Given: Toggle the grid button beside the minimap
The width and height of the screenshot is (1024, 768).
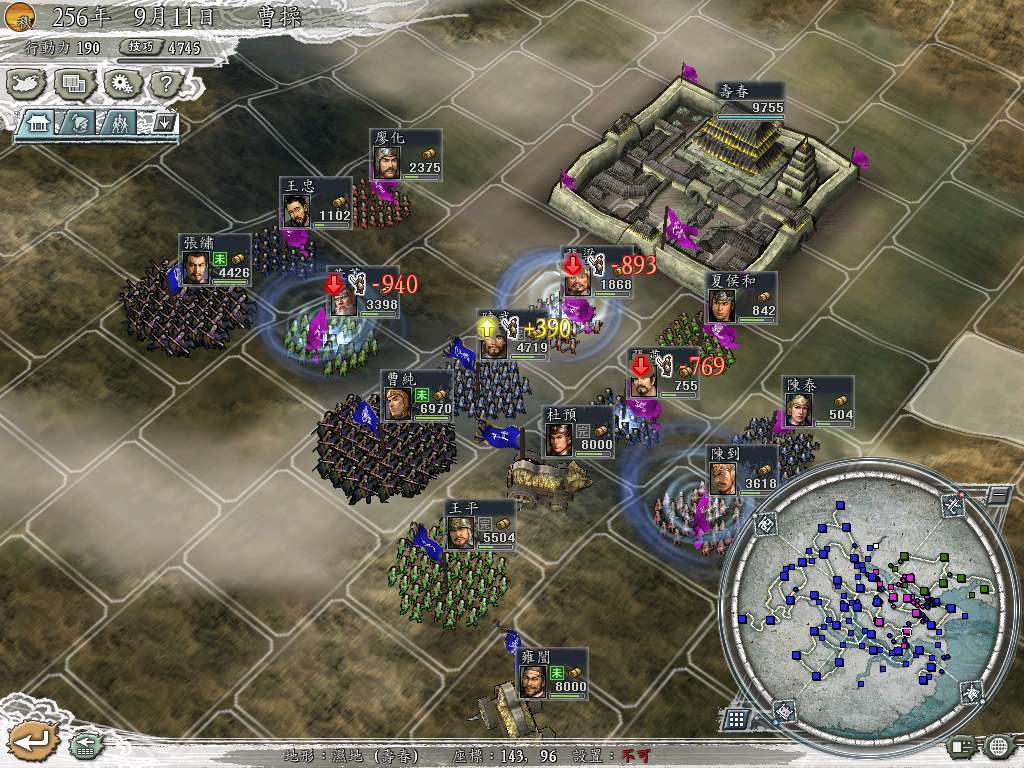Looking at the screenshot, I should [736, 718].
